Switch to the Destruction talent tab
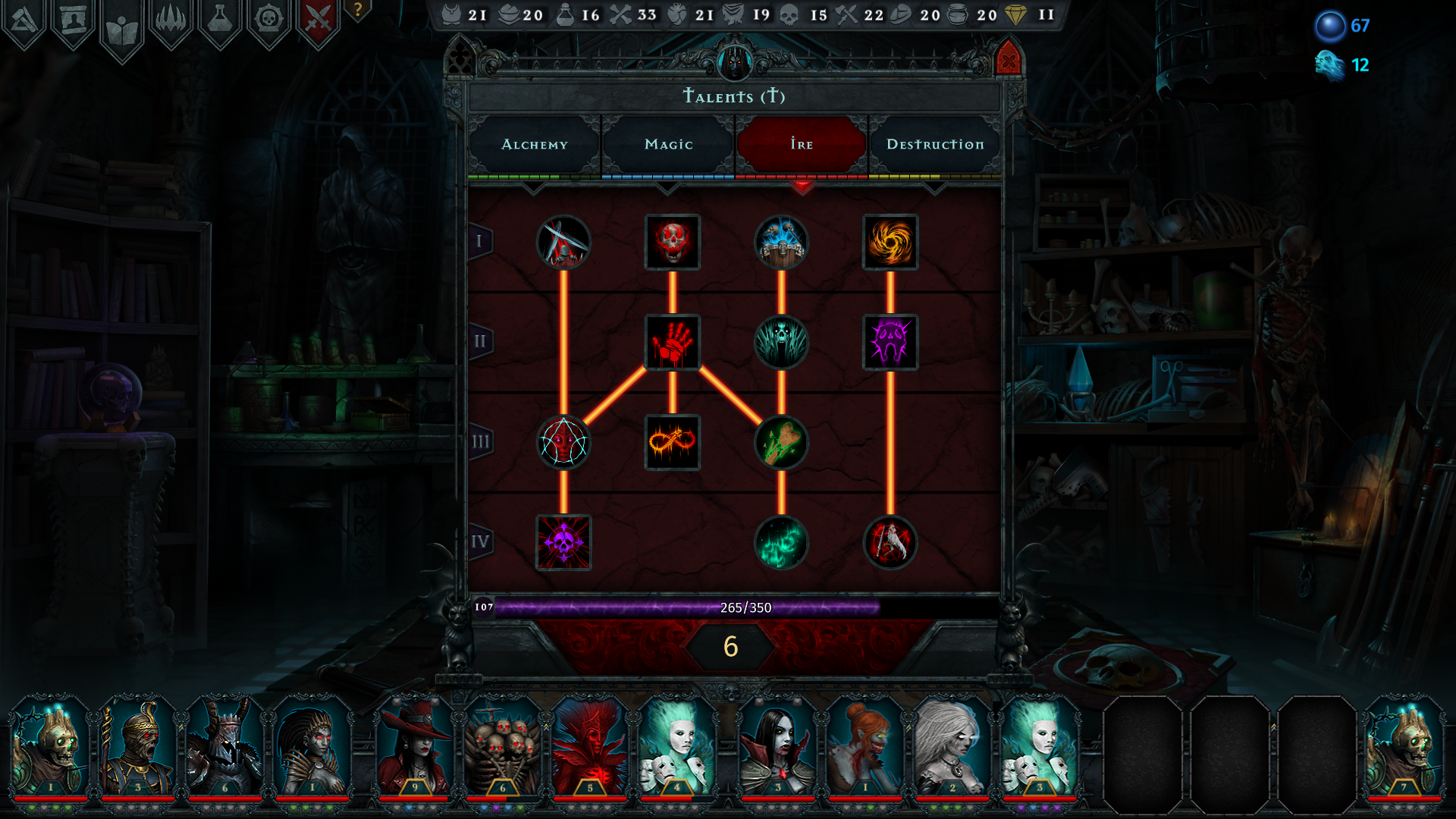Screen dimensions: 1456x819 [x=937, y=144]
